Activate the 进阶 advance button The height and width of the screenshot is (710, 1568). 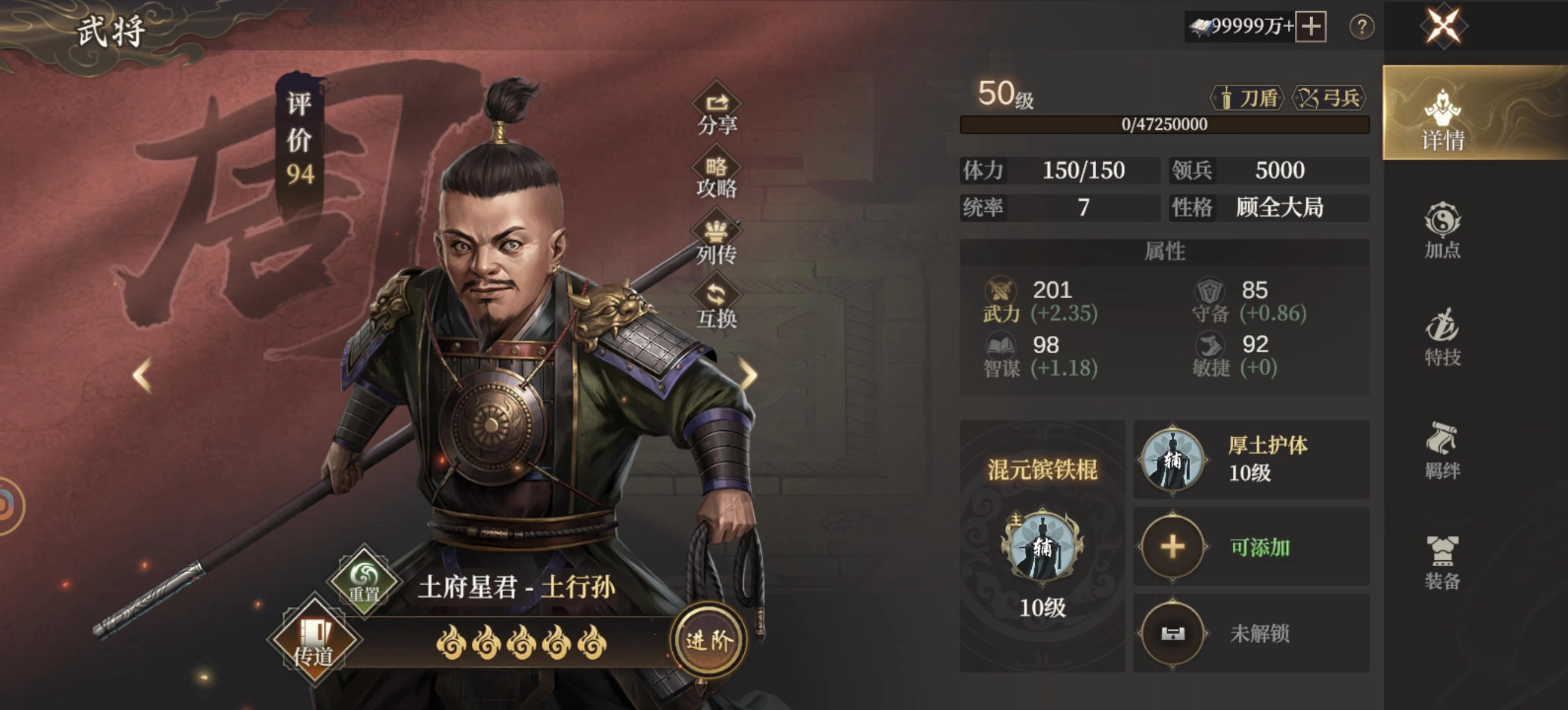click(x=708, y=640)
